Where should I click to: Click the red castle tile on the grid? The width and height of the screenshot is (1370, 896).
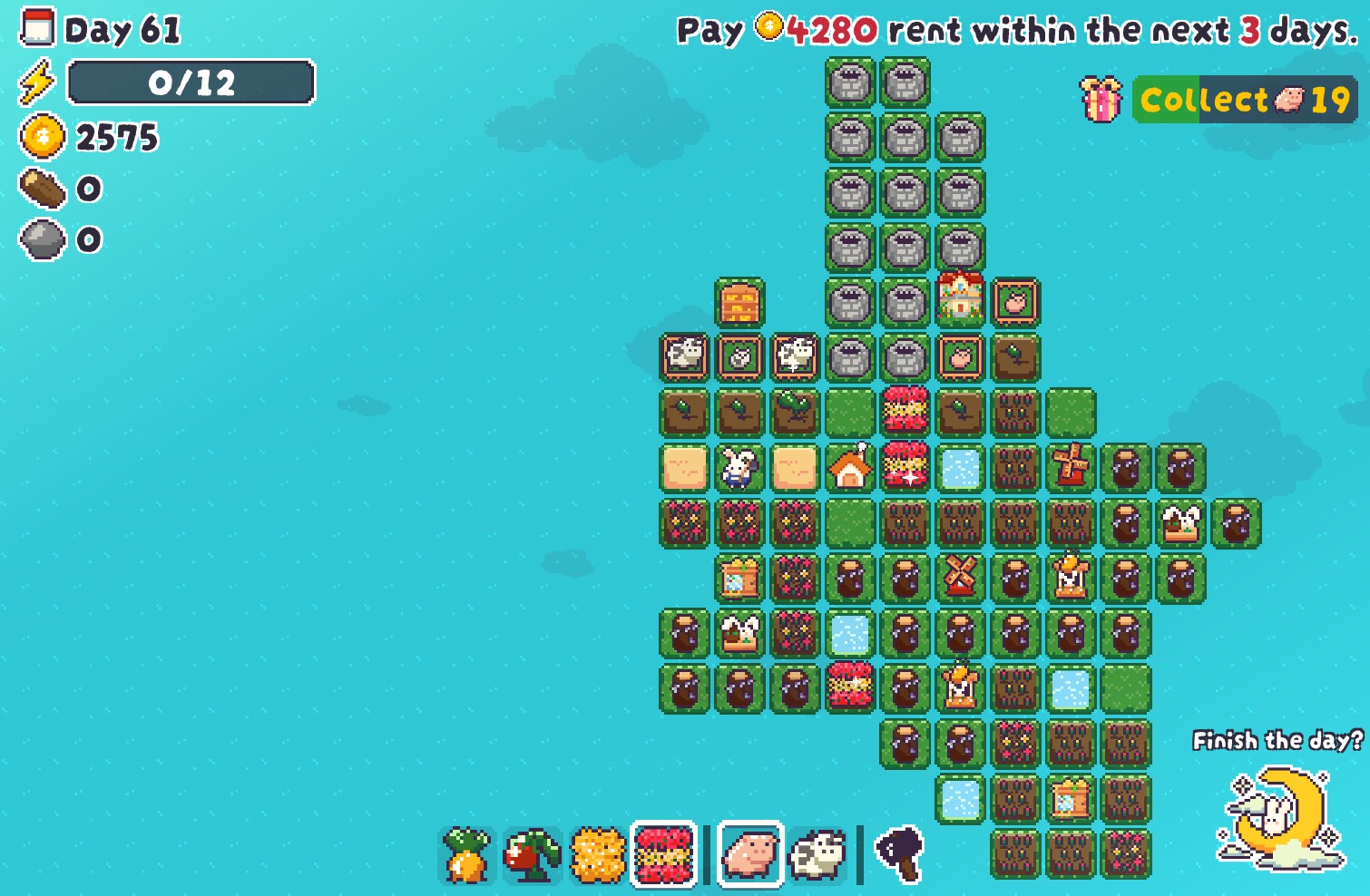click(959, 302)
